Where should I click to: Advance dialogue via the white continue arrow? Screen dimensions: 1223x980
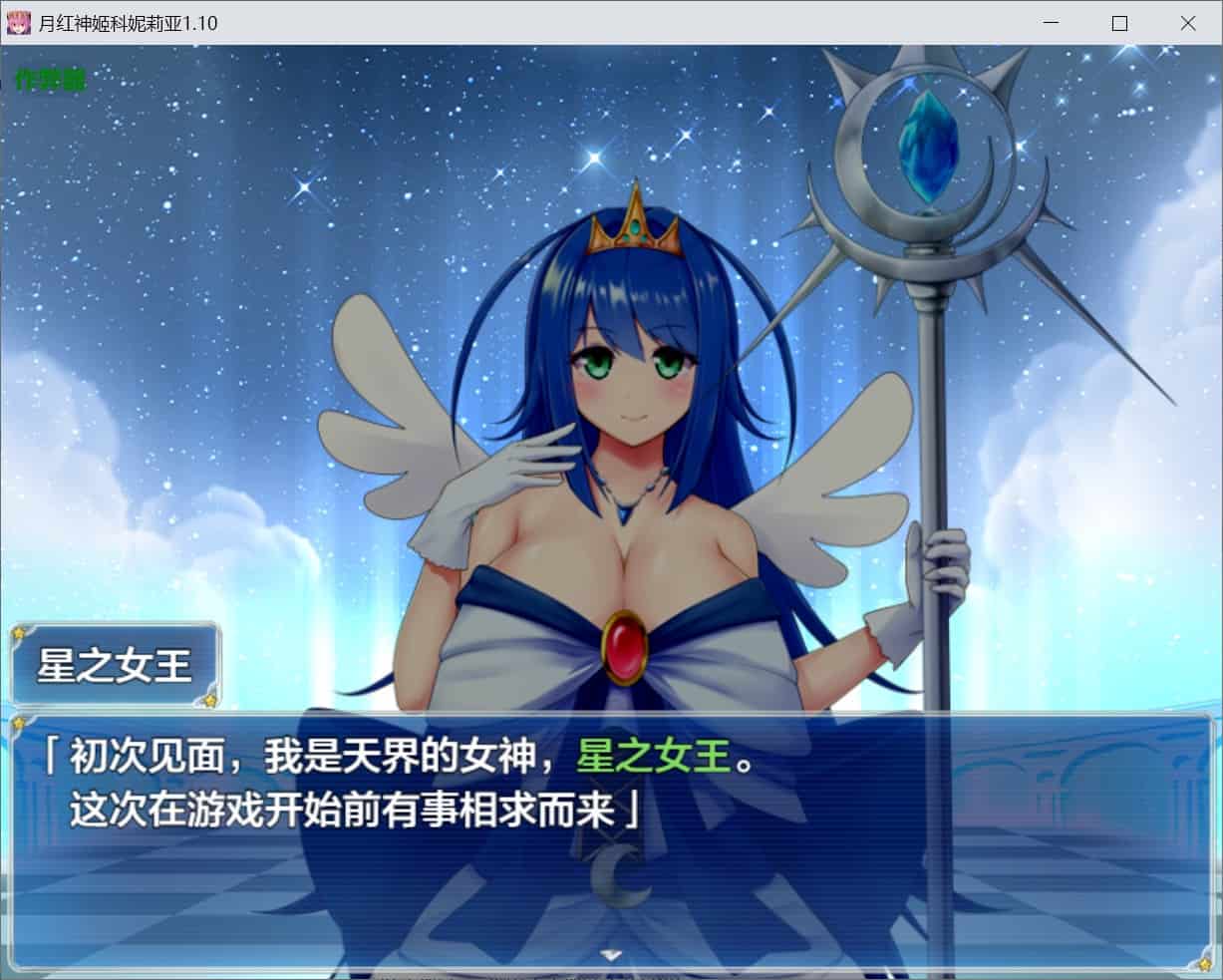pyautogui.click(x=612, y=954)
